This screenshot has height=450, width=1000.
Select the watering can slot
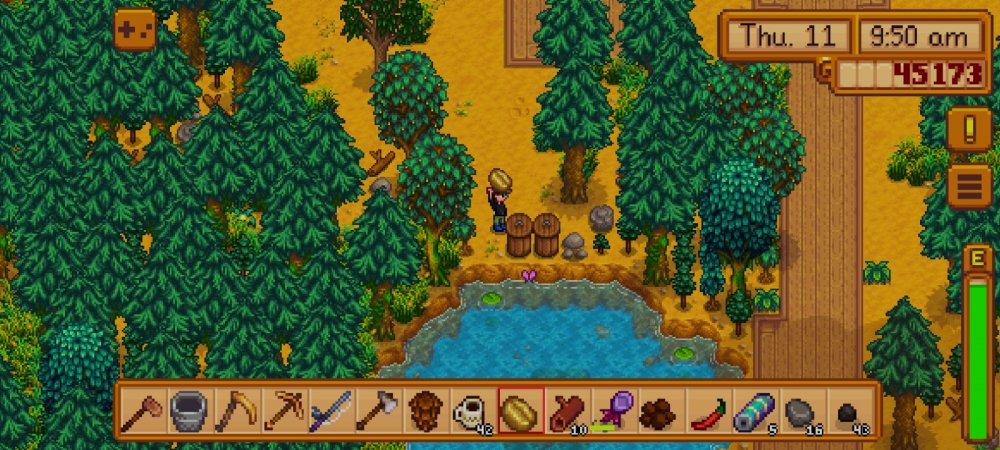(x=189, y=411)
